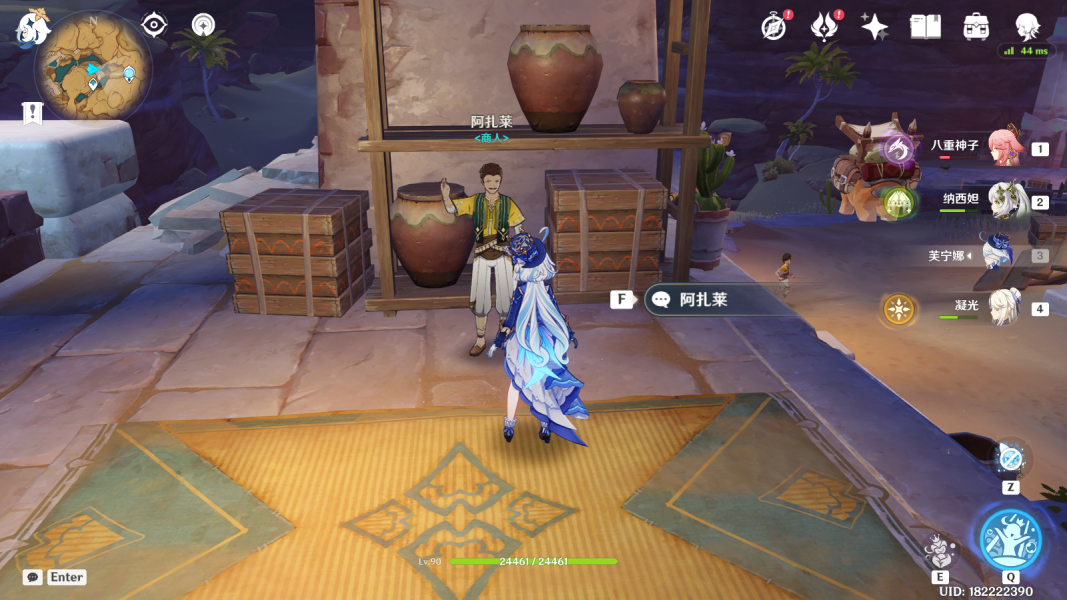Use the equipped gadget icon
Image resolution: width=1067 pixels, height=600 pixels.
1010,459
